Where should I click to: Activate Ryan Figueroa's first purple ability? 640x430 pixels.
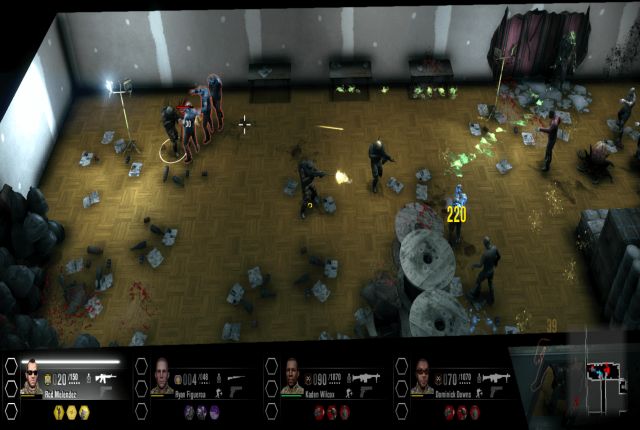click(x=190, y=411)
